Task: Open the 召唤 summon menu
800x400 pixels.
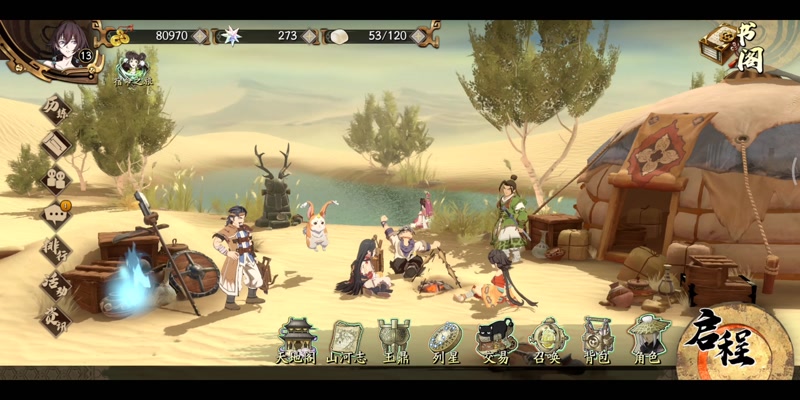Action: (x=548, y=340)
